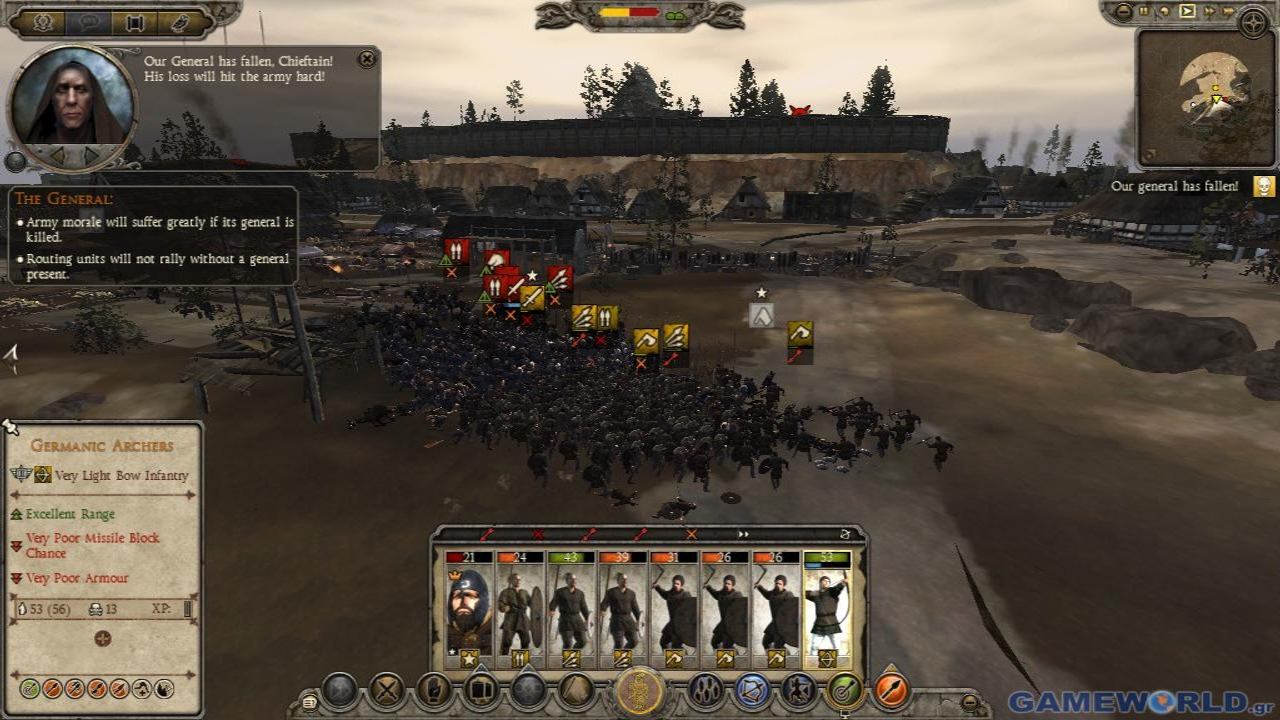1280x720 pixels.
Task: Click the crossed swords melee mode button
Action: tap(387, 690)
